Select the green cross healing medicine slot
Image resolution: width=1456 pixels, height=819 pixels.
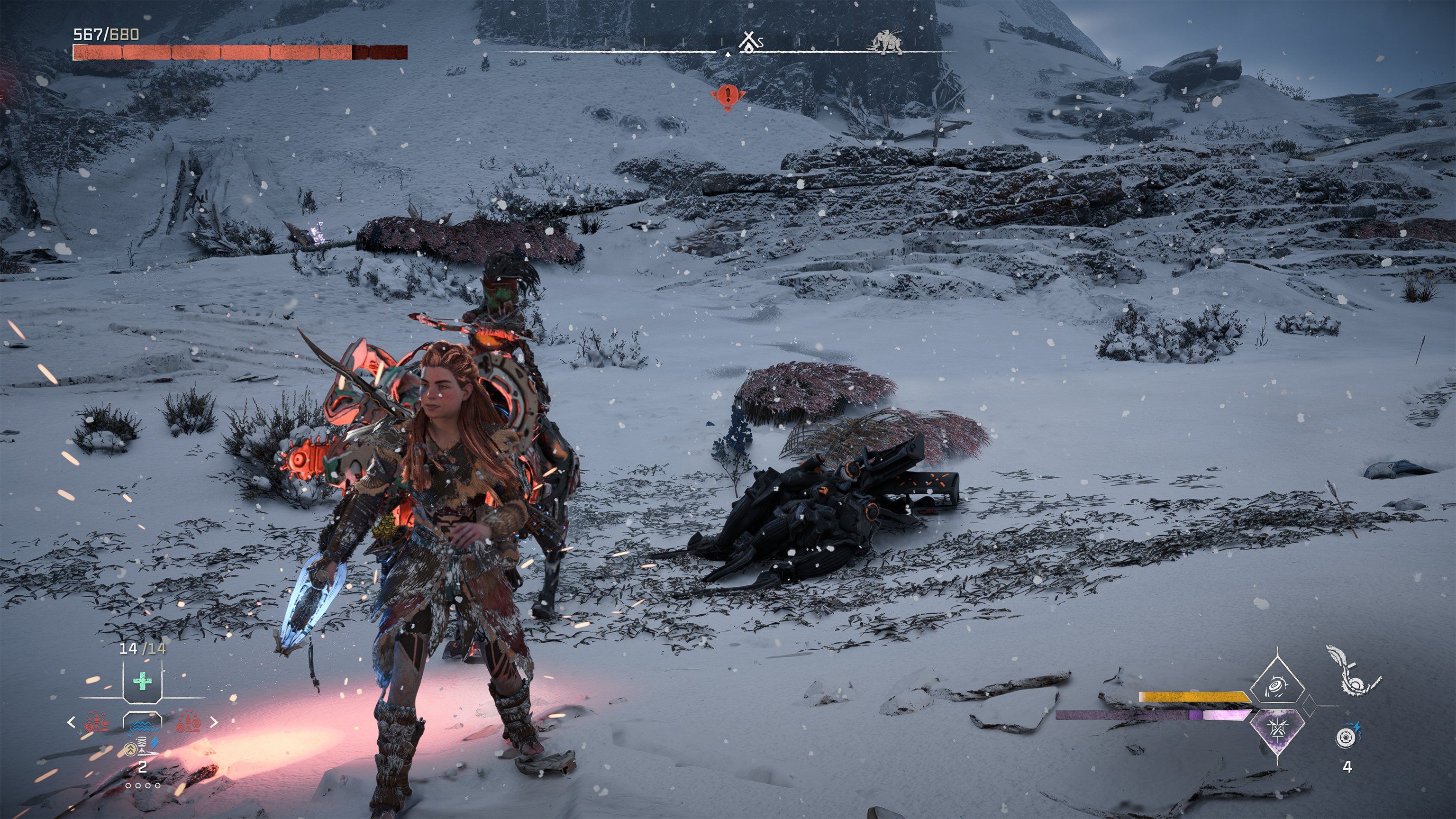point(142,682)
